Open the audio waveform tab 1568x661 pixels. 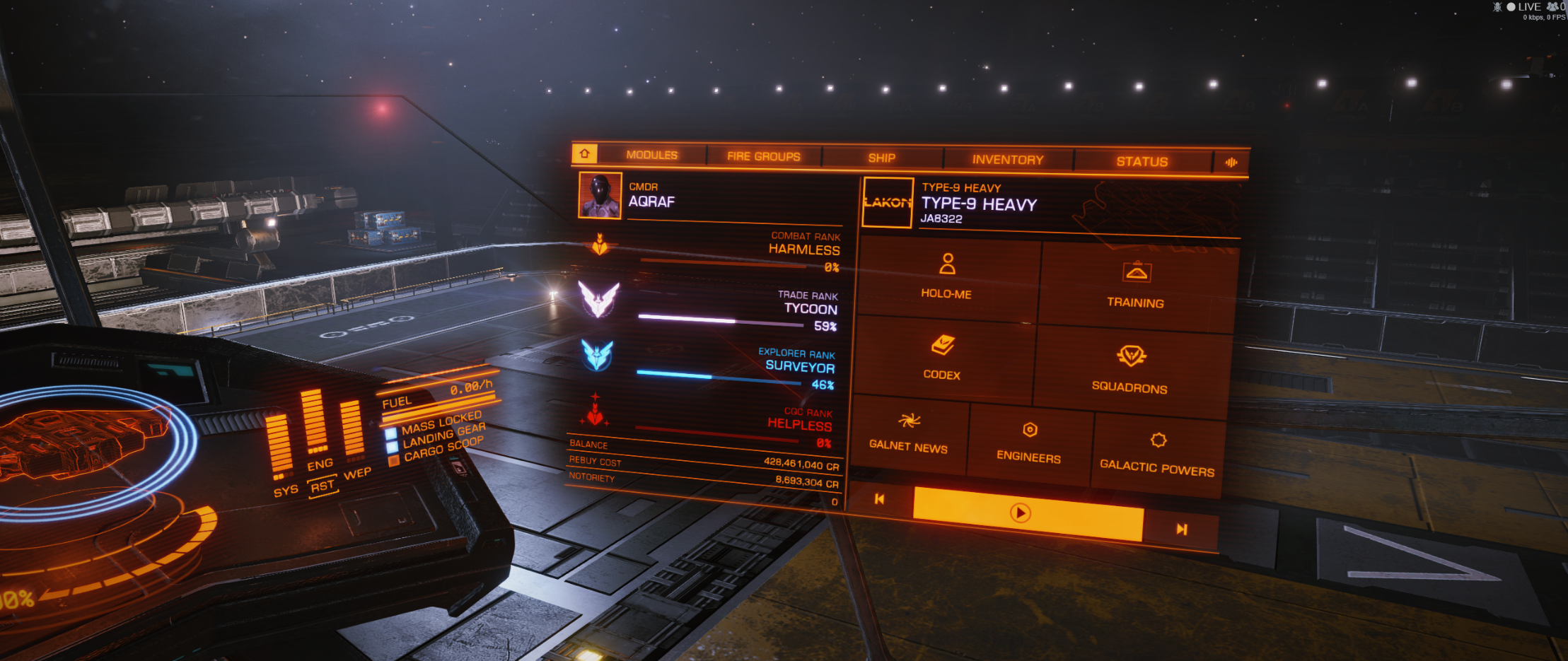pyautogui.click(x=1231, y=163)
